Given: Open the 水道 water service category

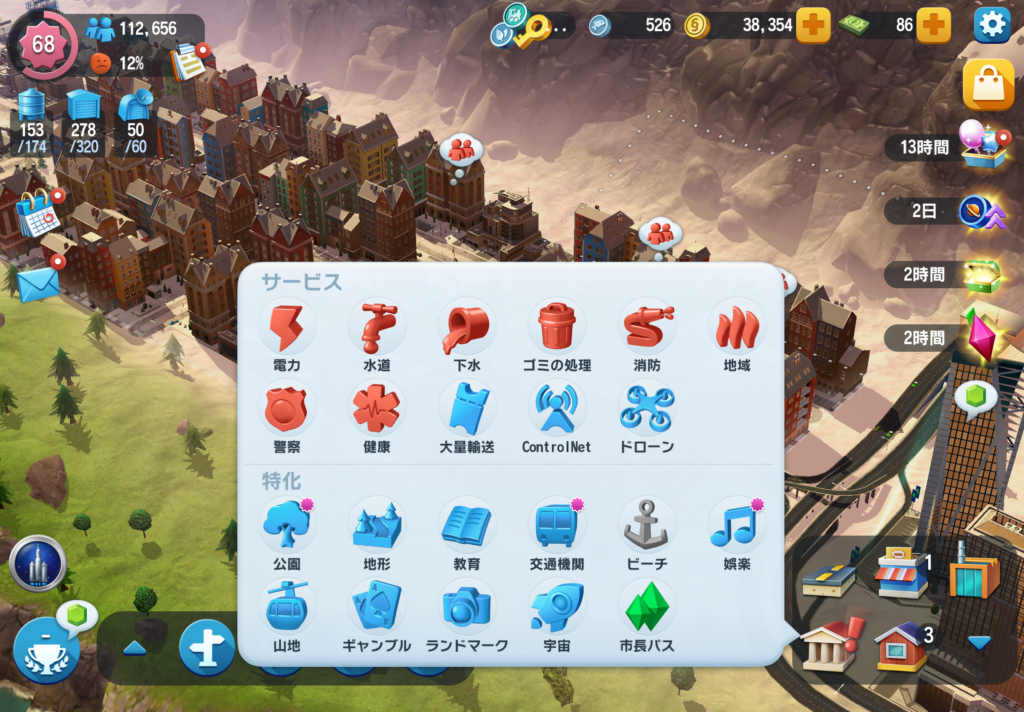Looking at the screenshot, I should 376,327.
